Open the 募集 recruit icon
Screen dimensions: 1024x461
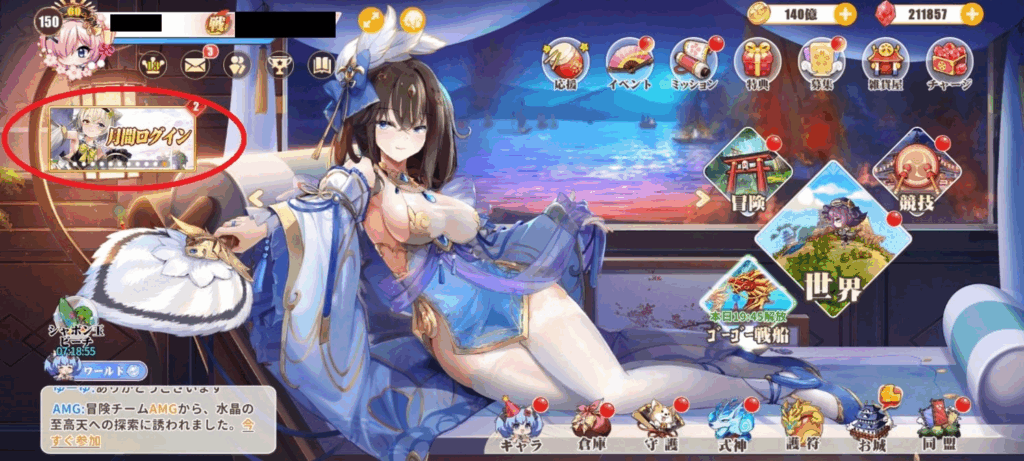821,62
